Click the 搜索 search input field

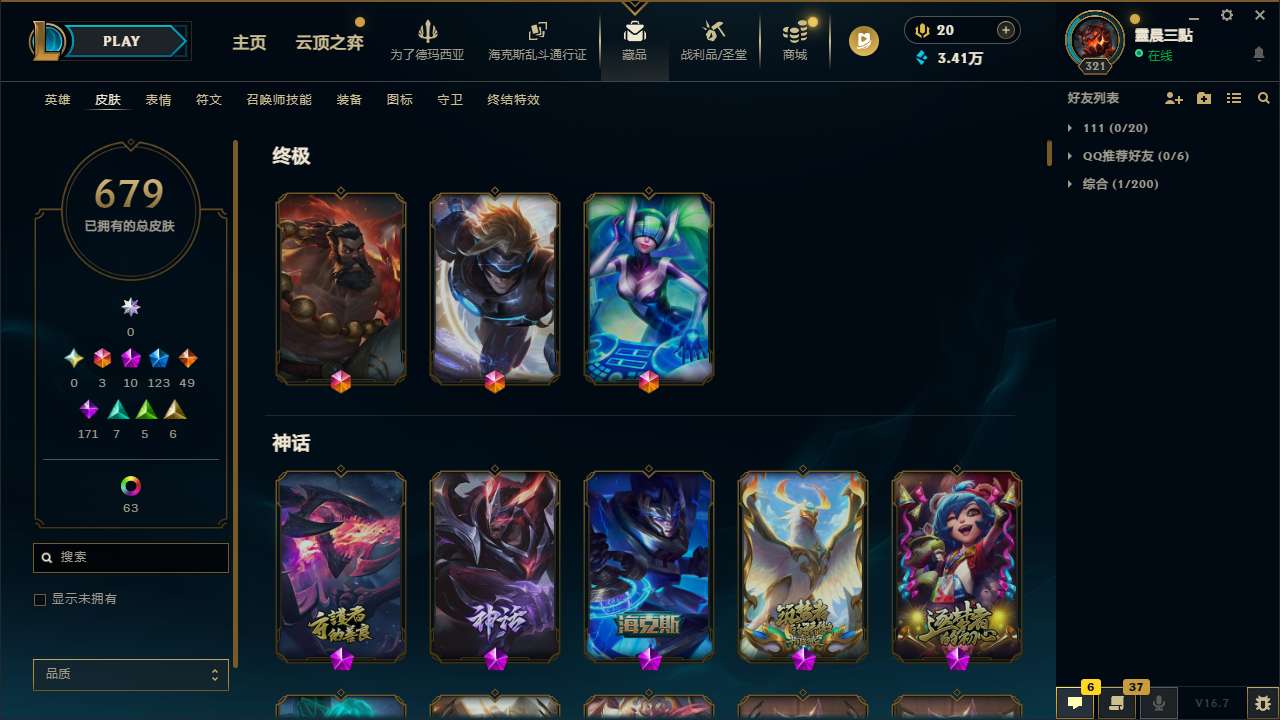click(130, 557)
